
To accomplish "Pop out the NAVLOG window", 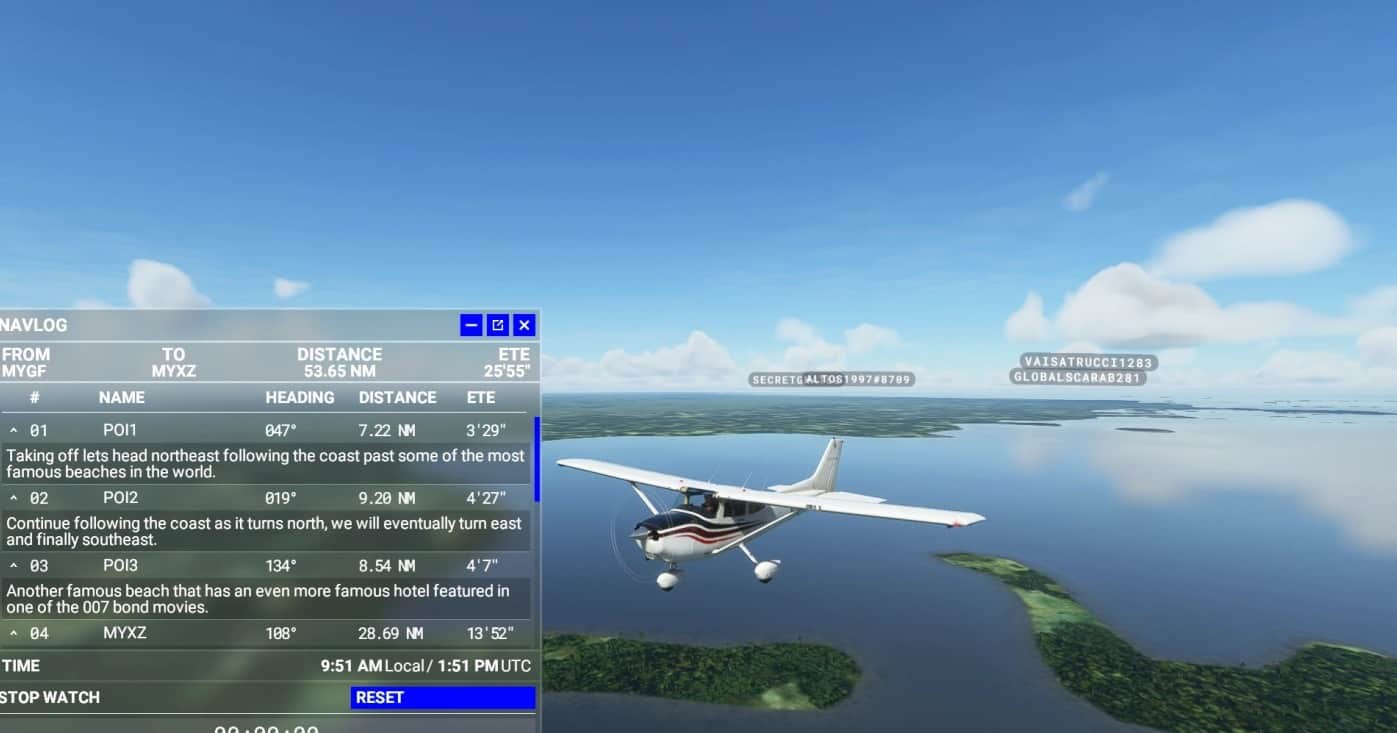I will click(498, 325).
